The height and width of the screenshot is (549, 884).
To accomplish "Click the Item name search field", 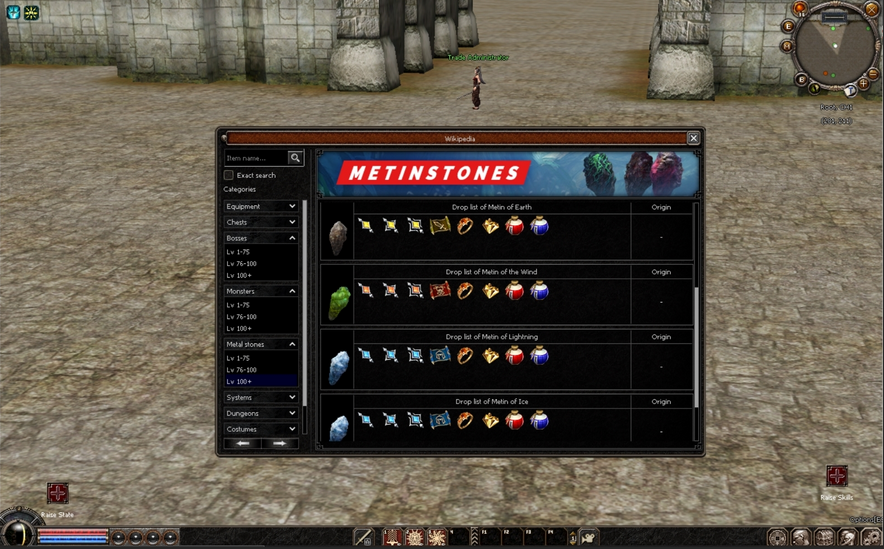I will (x=255, y=158).
